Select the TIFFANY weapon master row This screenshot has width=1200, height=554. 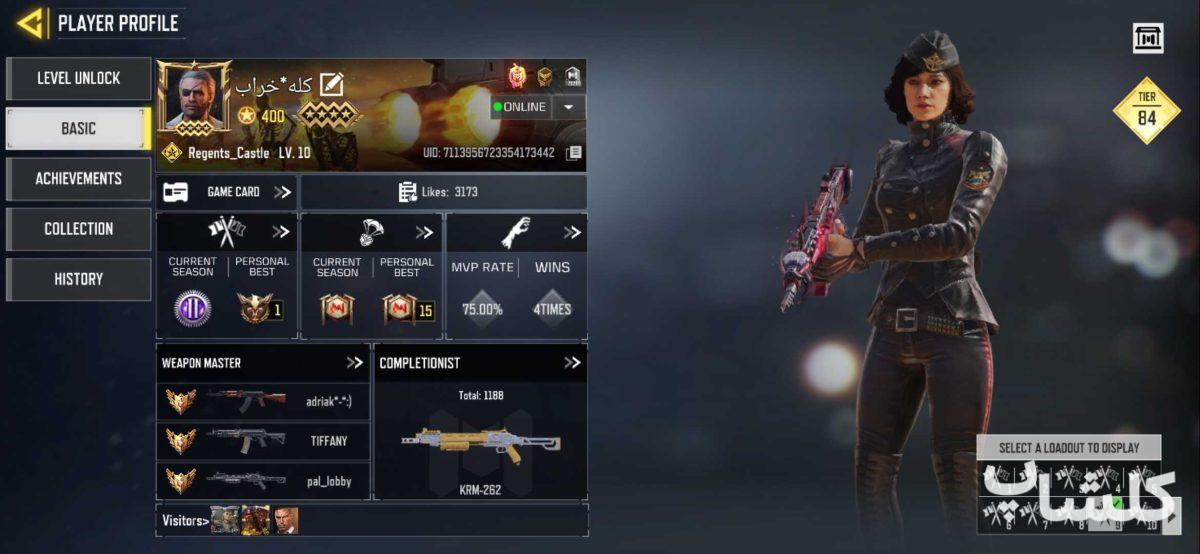263,440
